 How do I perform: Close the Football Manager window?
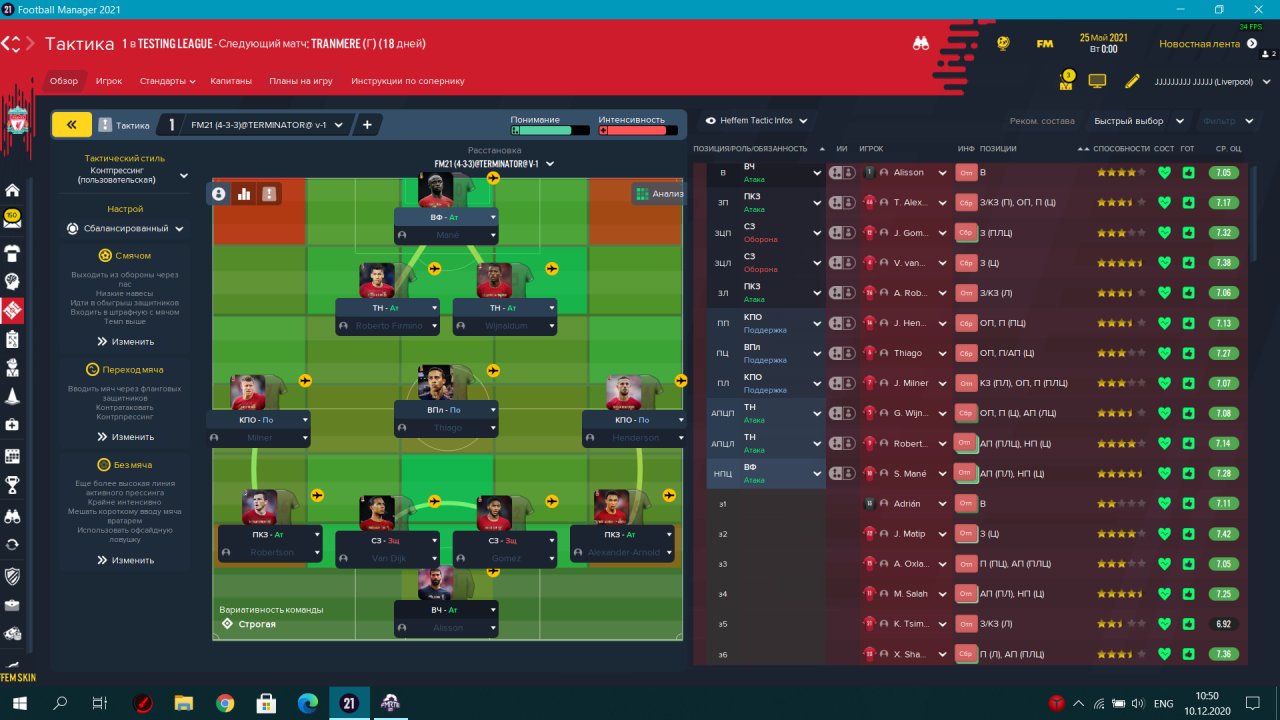(1257, 9)
